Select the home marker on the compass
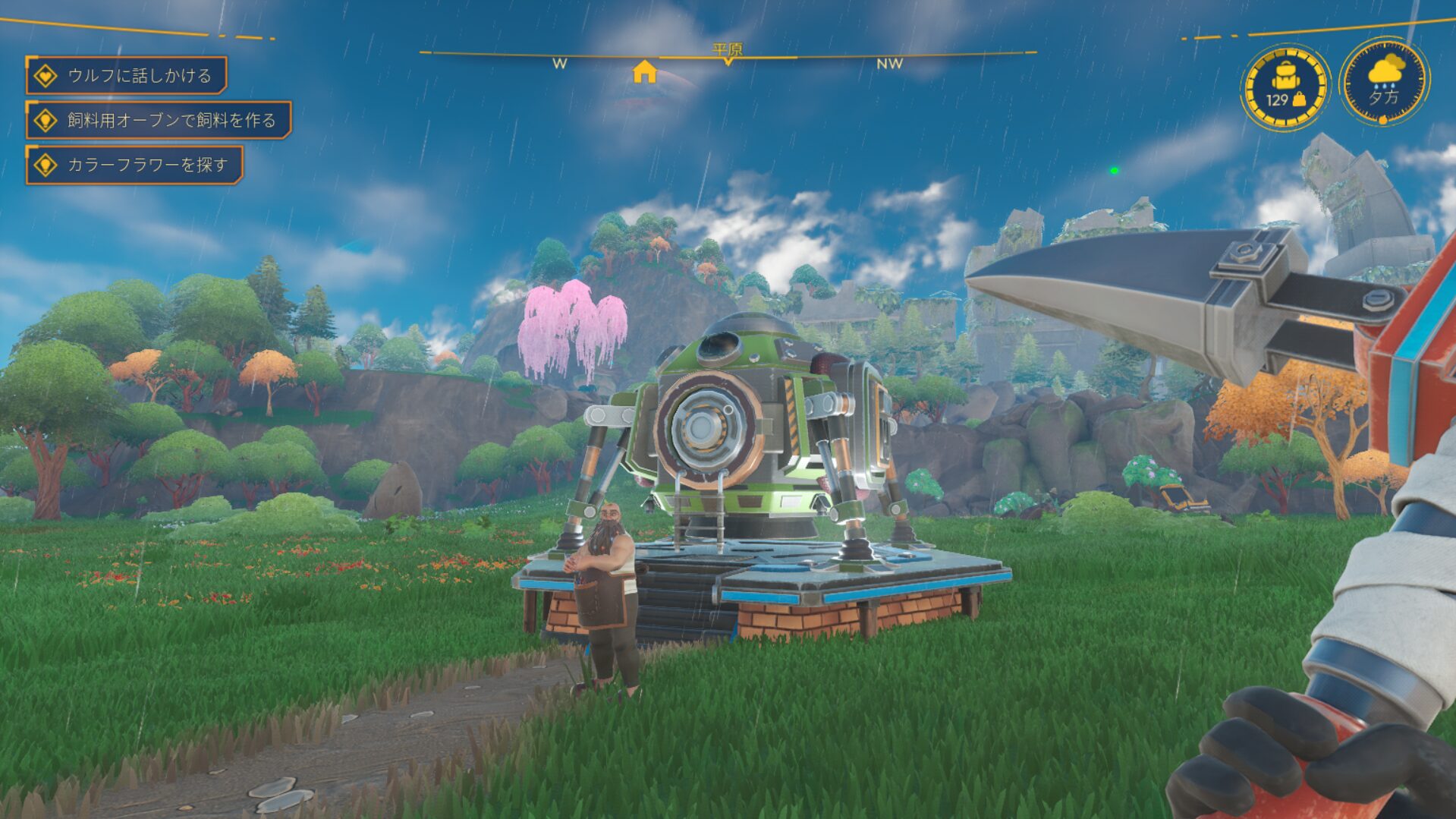 pyautogui.click(x=644, y=72)
